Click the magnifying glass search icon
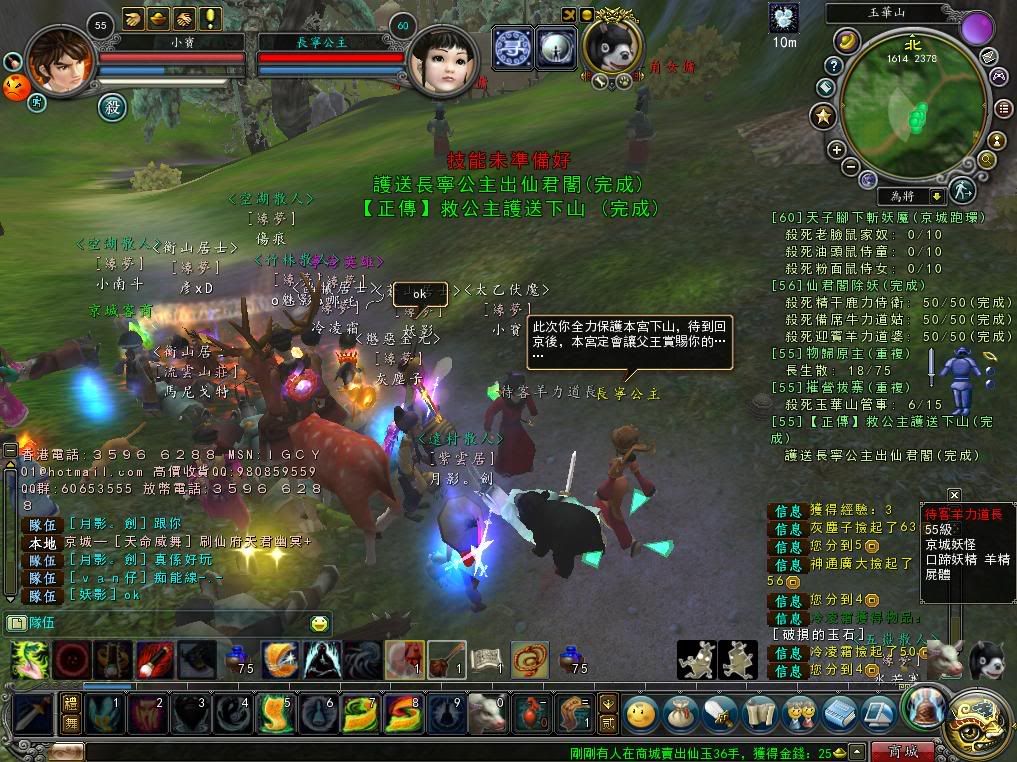Screen dimensions: 1017x762 986,159
